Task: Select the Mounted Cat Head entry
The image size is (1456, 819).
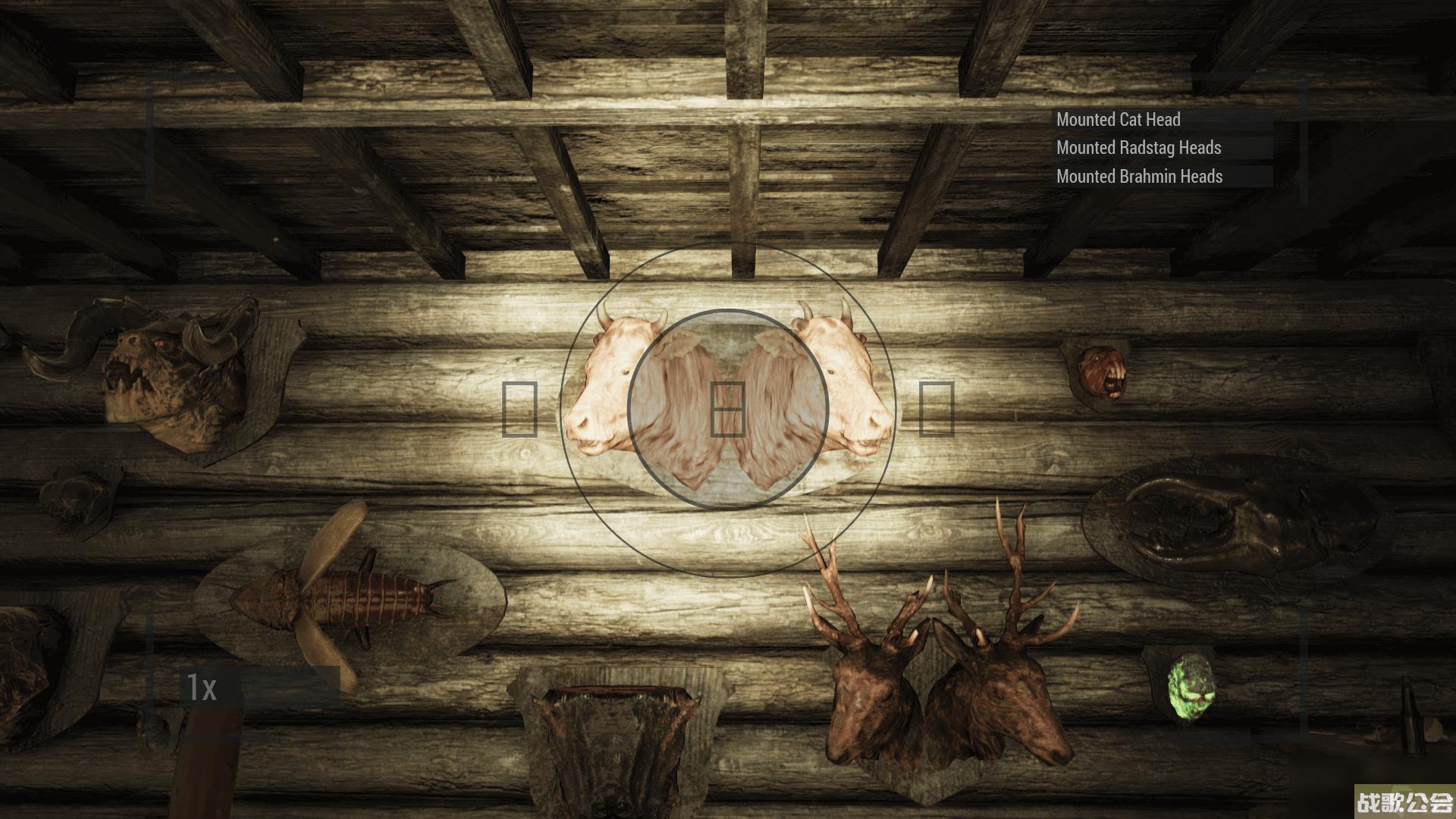Action: 1119,120
